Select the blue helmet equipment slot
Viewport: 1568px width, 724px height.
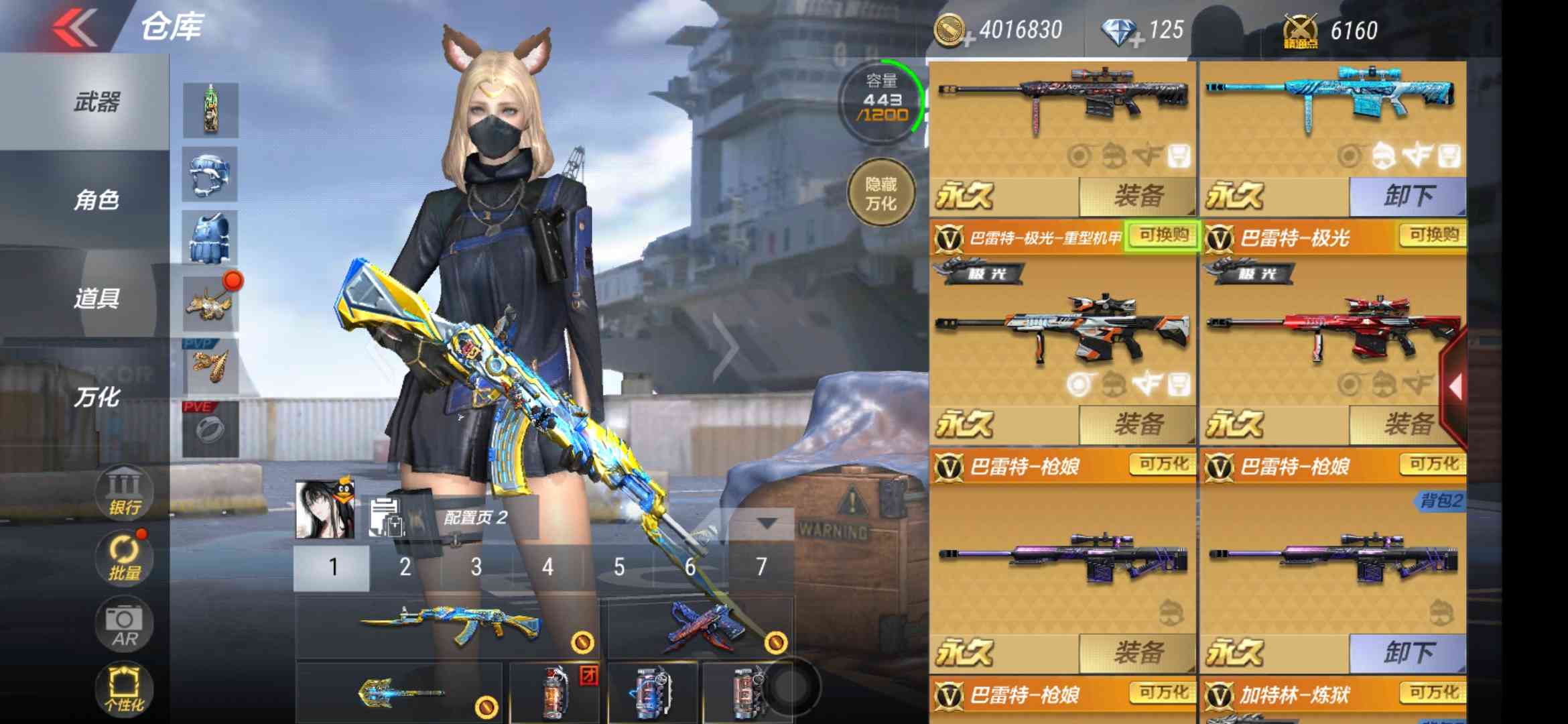pyautogui.click(x=210, y=174)
